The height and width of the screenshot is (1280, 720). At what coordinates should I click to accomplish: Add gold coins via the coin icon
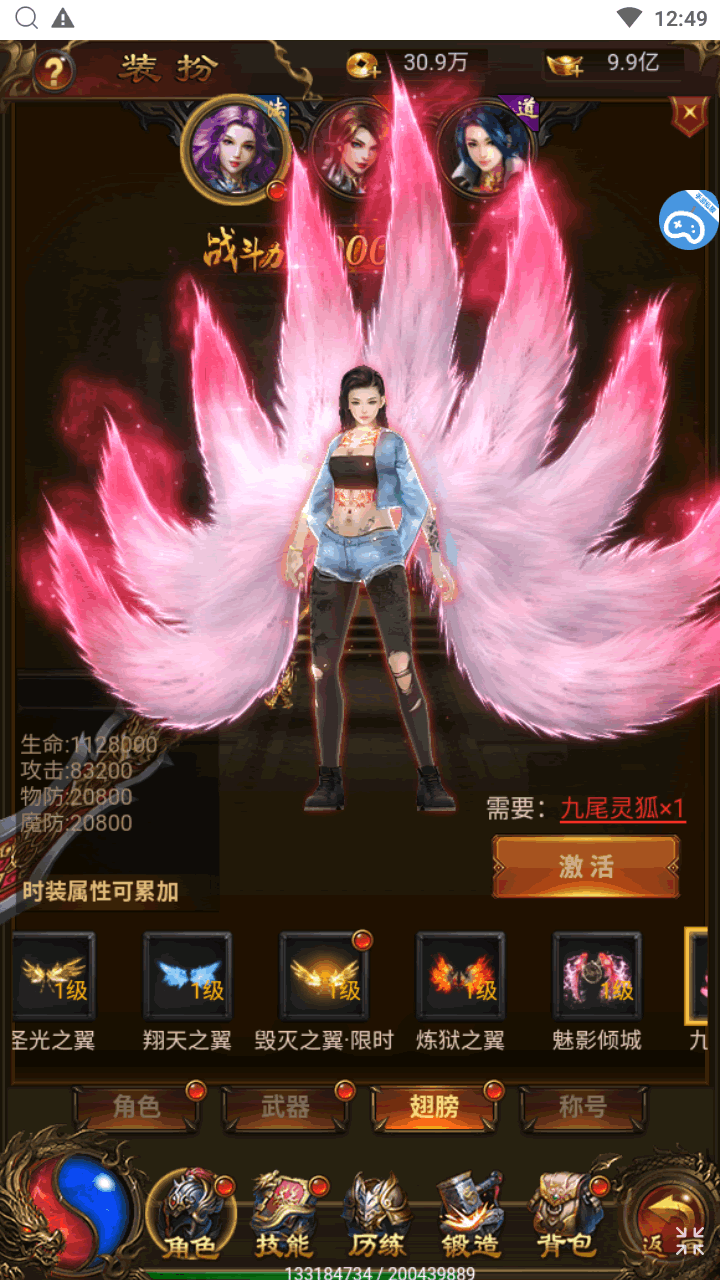point(364,65)
